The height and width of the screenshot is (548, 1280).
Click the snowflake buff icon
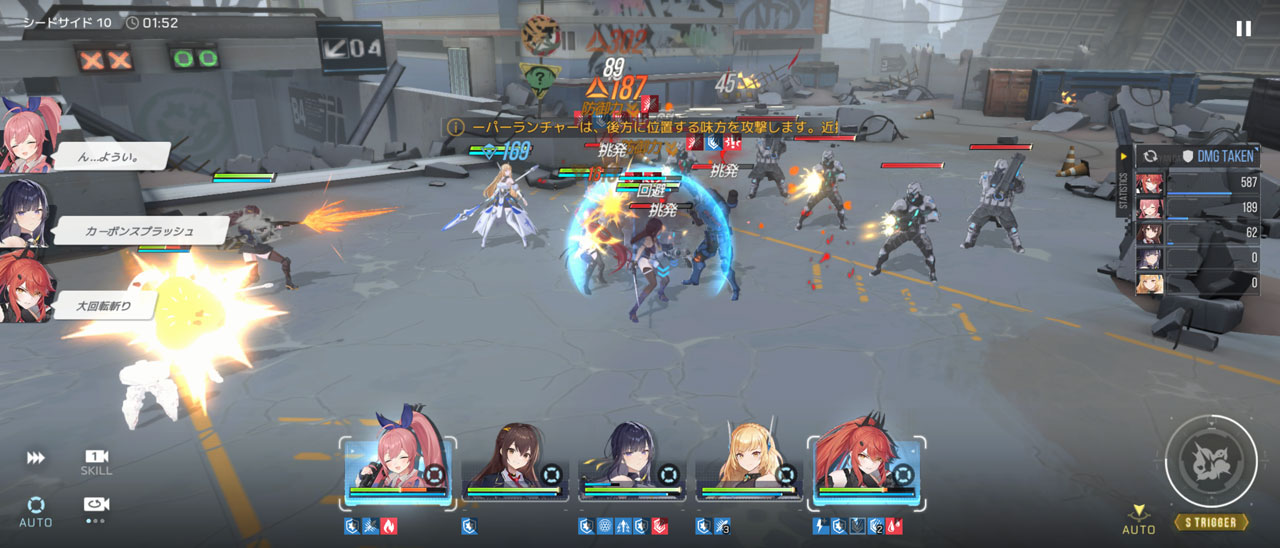[604, 526]
